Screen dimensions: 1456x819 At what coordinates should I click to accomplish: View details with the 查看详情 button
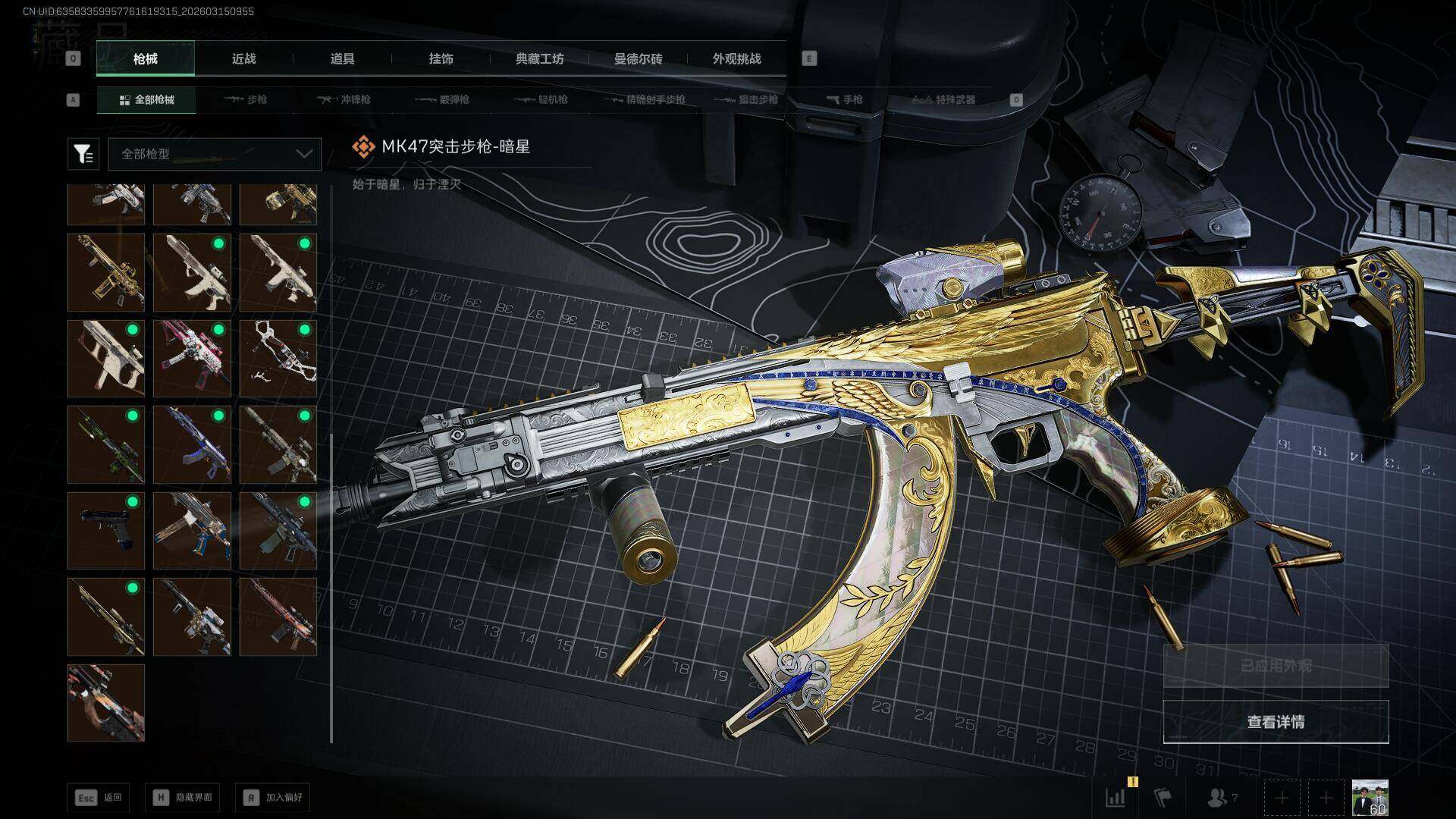(x=1276, y=722)
